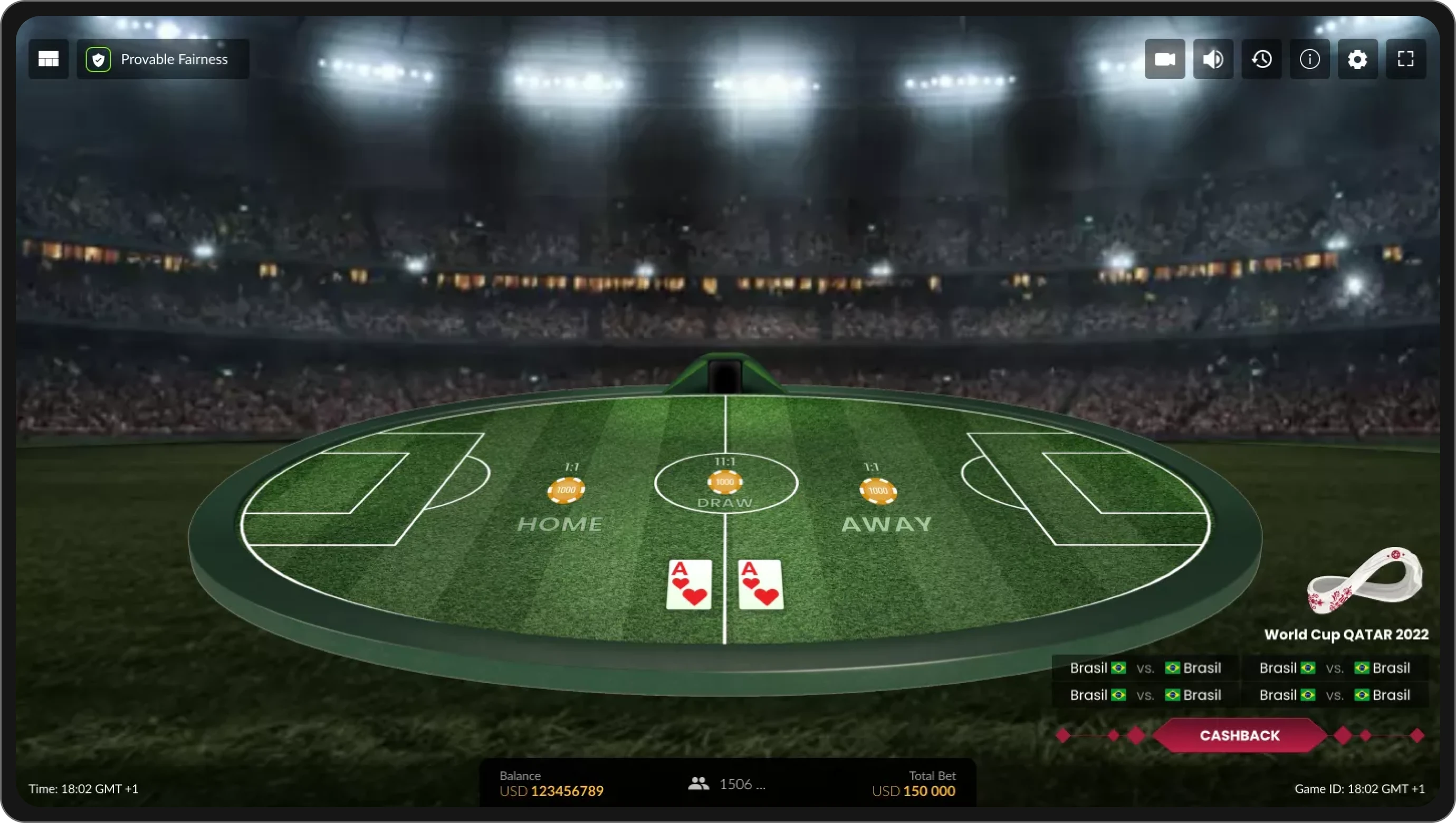
Task: Open the settings gear icon
Action: (1358, 59)
